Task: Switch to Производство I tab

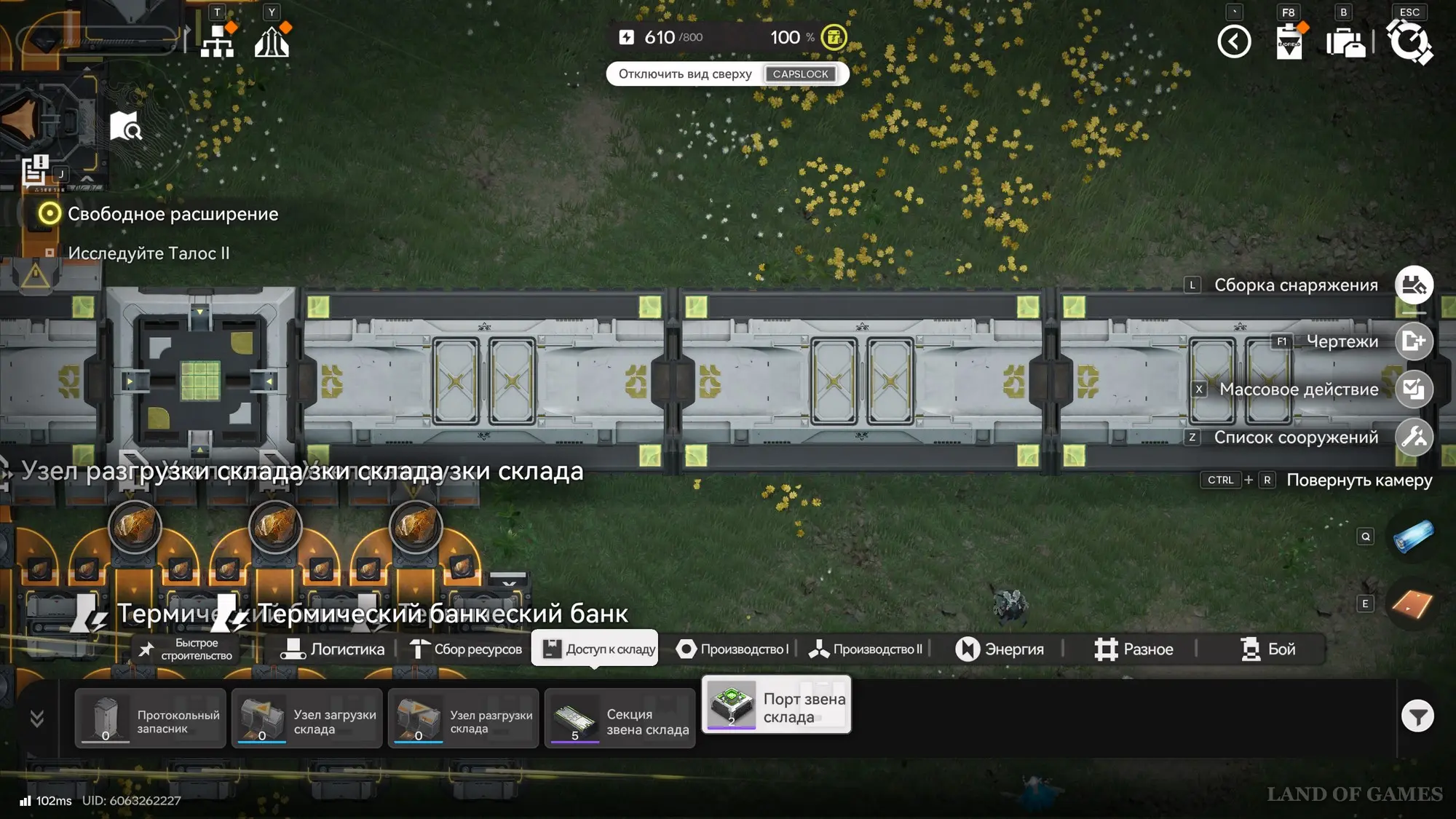Action: (x=732, y=649)
